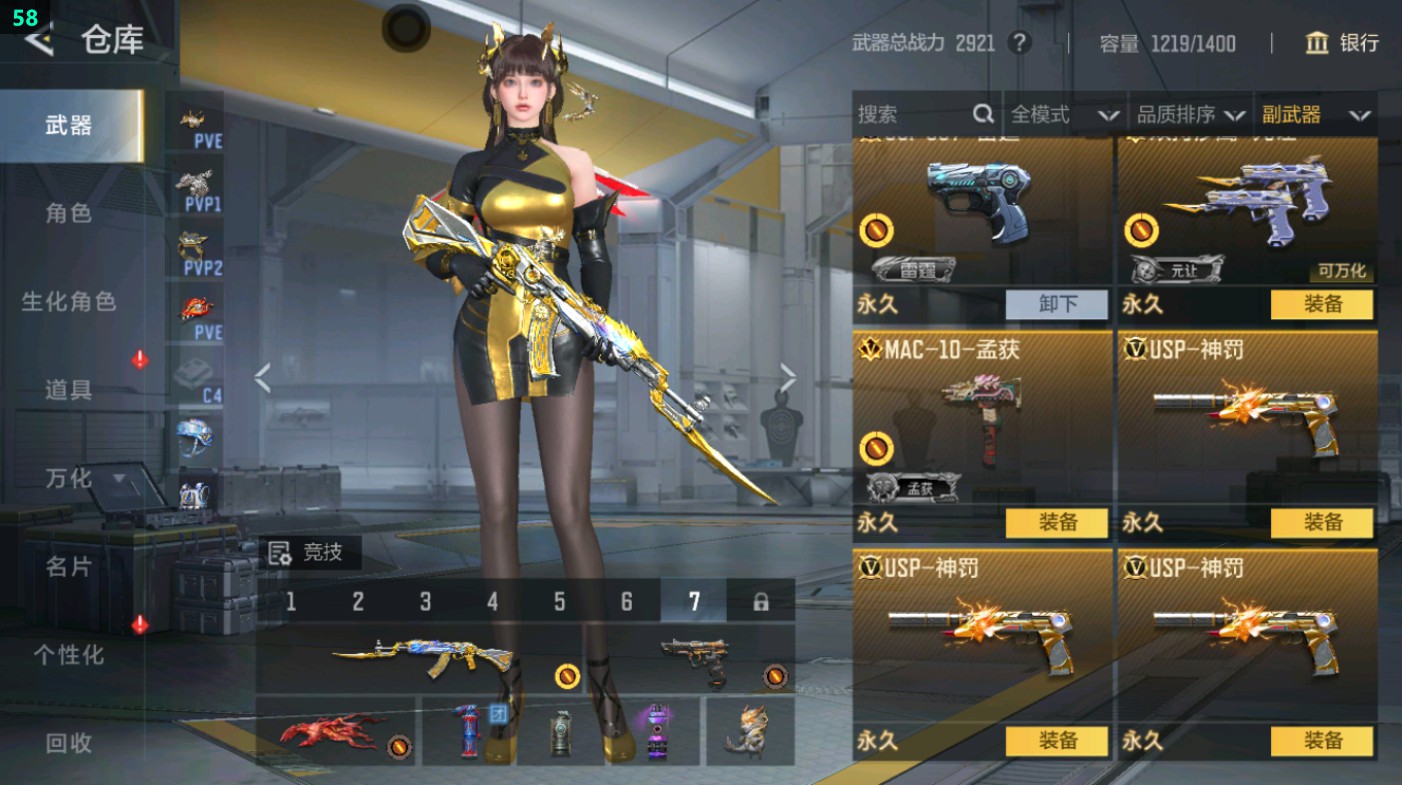Click the locked loadout slot padlock

[x=762, y=601]
